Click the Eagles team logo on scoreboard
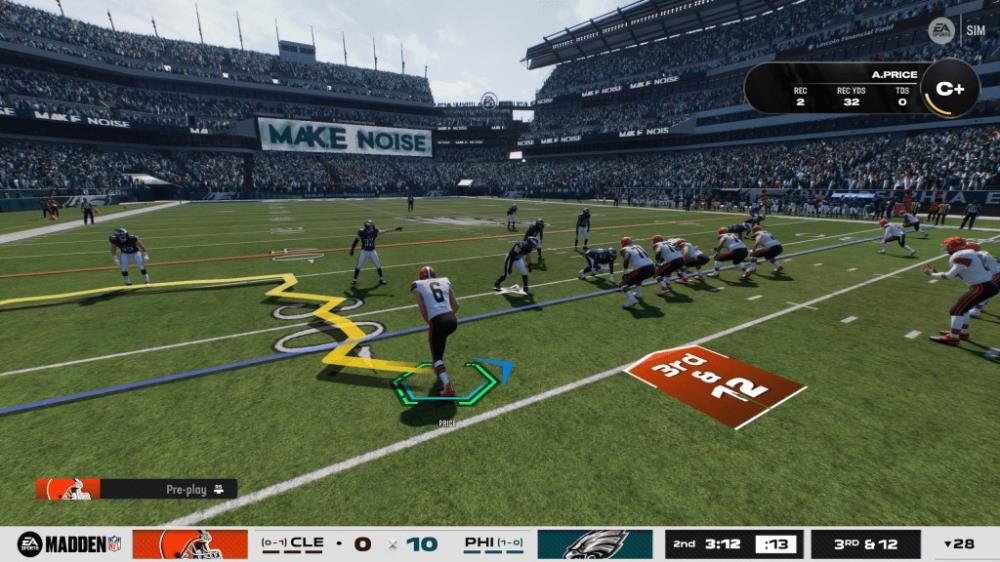 [x=595, y=544]
